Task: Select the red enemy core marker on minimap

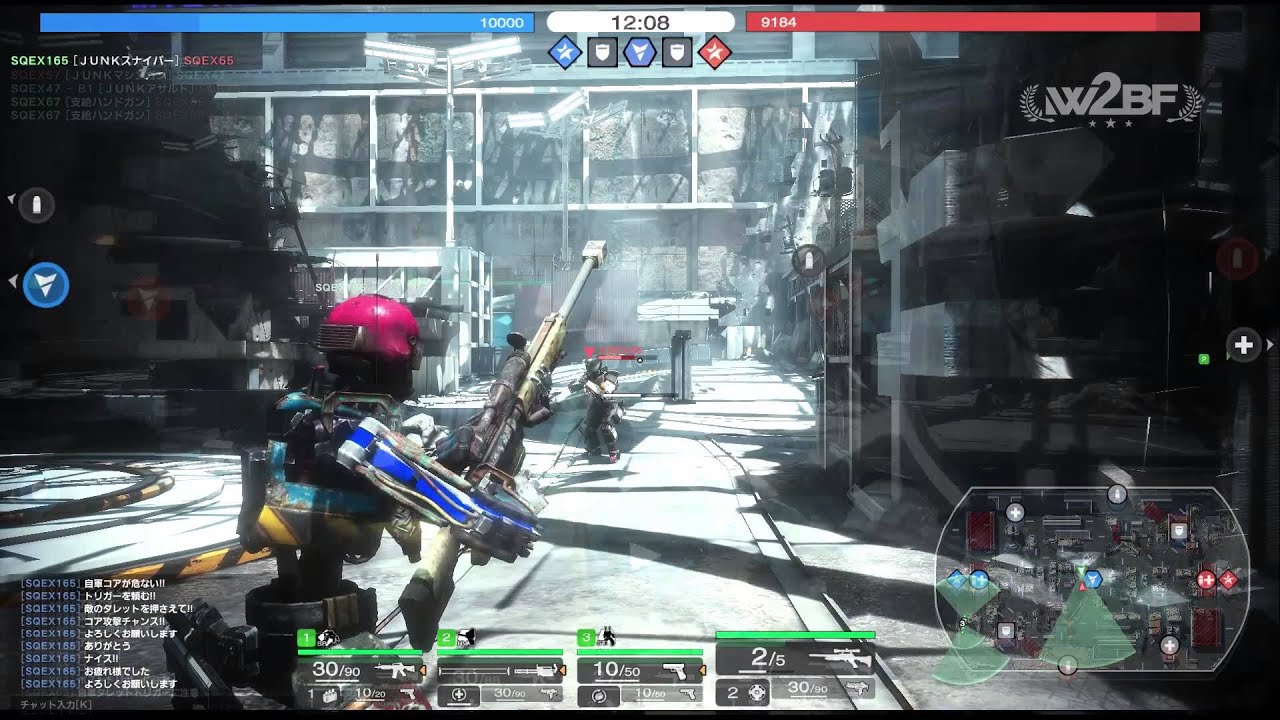Action: pos(1228,579)
